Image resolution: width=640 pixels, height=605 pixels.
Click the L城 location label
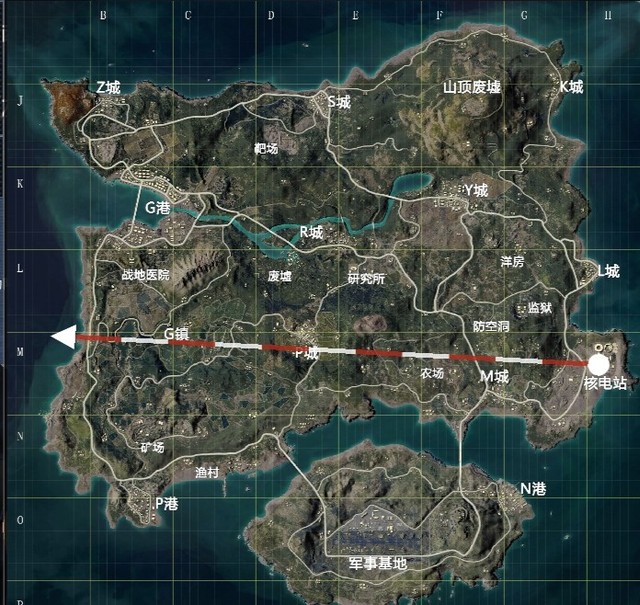pyautogui.click(x=608, y=270)
